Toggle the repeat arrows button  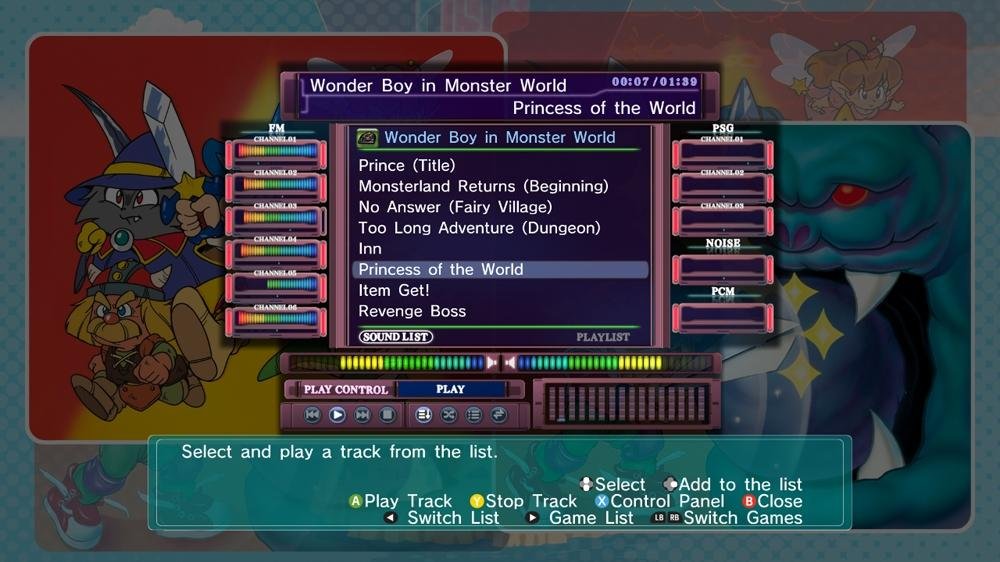pos(499,415)
